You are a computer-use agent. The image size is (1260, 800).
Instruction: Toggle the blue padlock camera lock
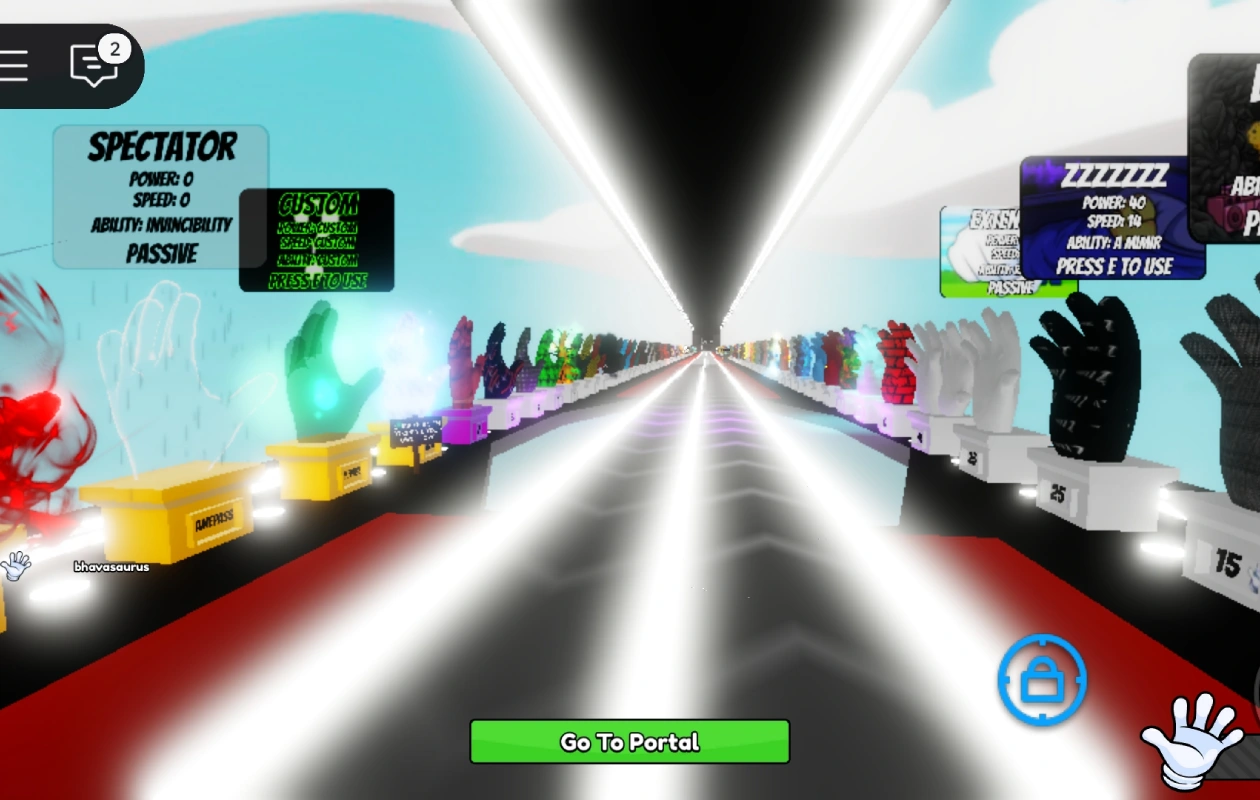1042,680
